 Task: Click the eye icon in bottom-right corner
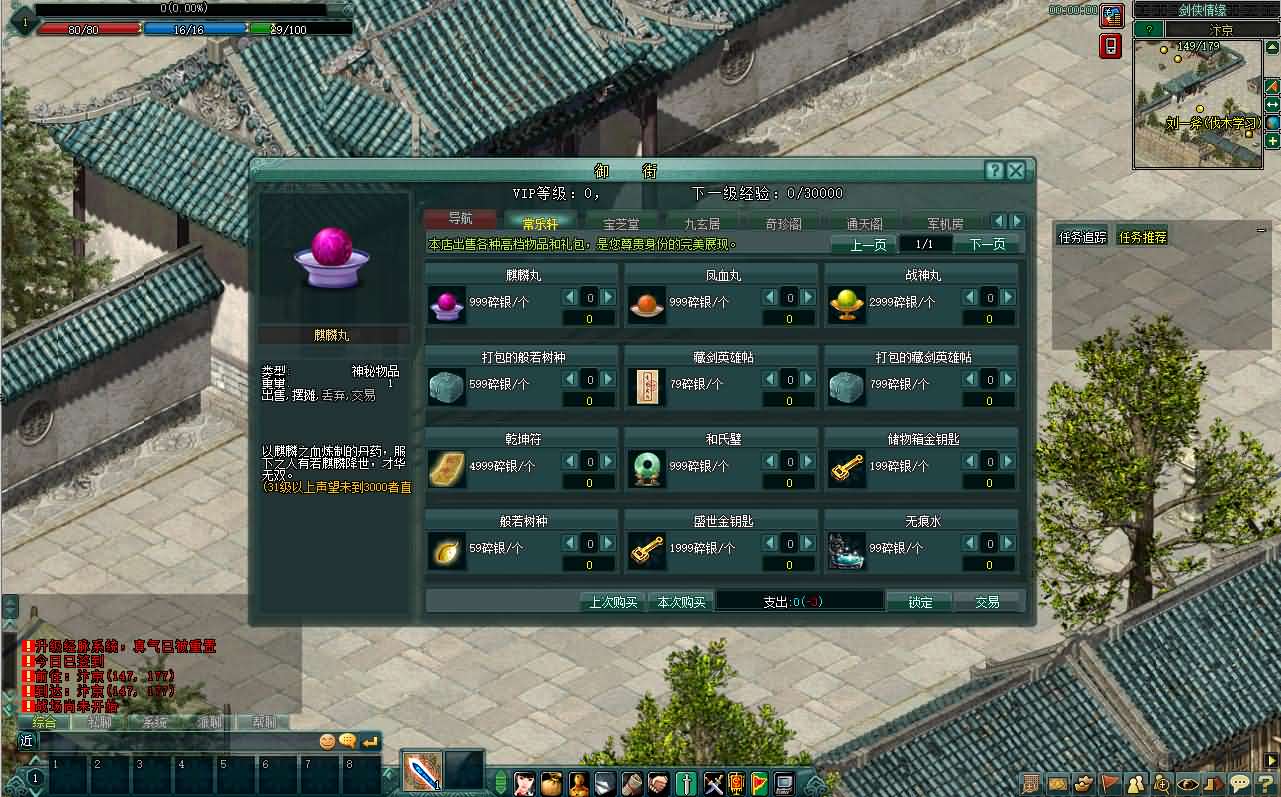[x=1187, y=784]
